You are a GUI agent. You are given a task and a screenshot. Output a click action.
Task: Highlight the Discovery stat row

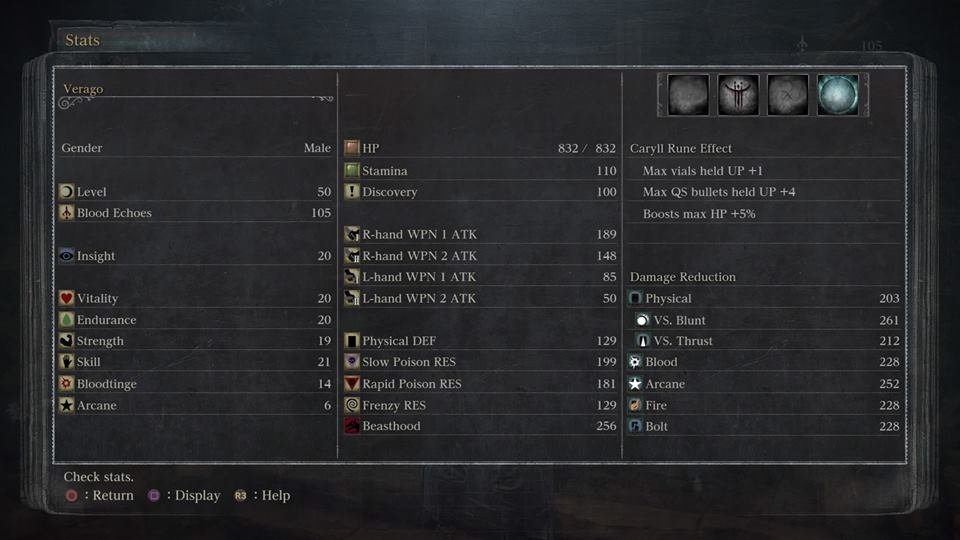(x=480, y=192)
